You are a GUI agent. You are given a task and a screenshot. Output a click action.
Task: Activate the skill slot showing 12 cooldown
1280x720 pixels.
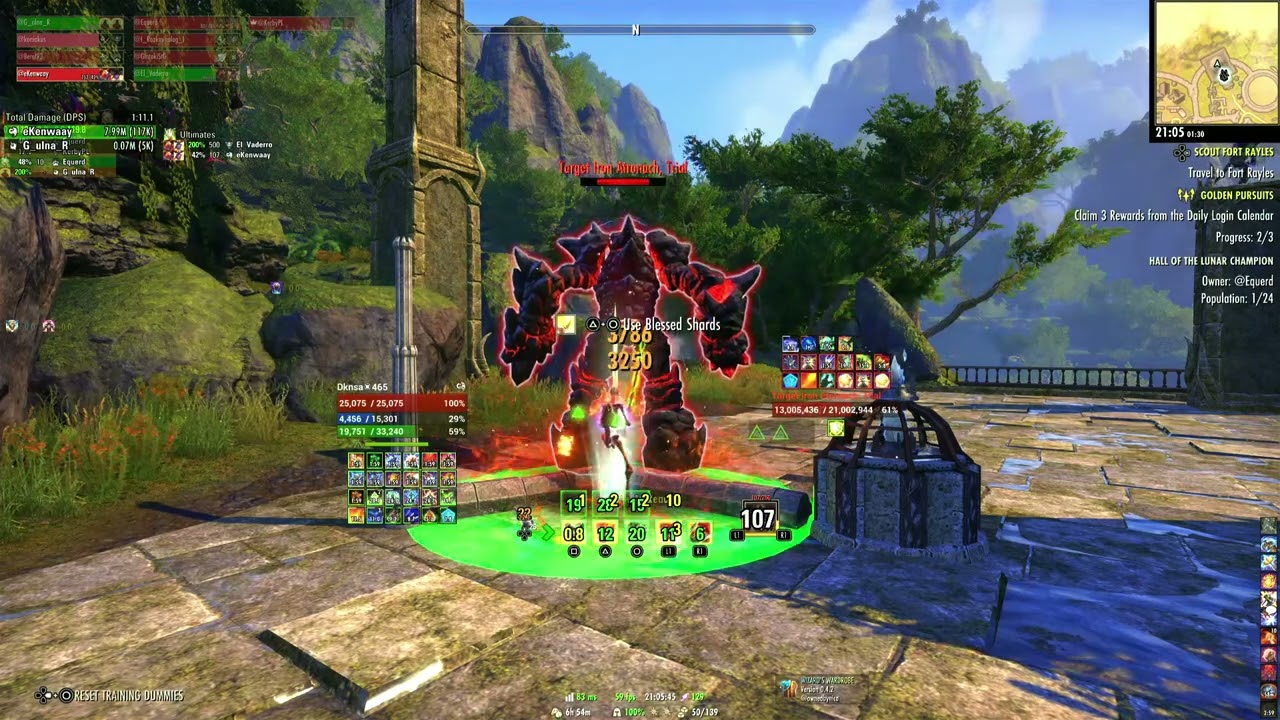[x=605, y=534]
